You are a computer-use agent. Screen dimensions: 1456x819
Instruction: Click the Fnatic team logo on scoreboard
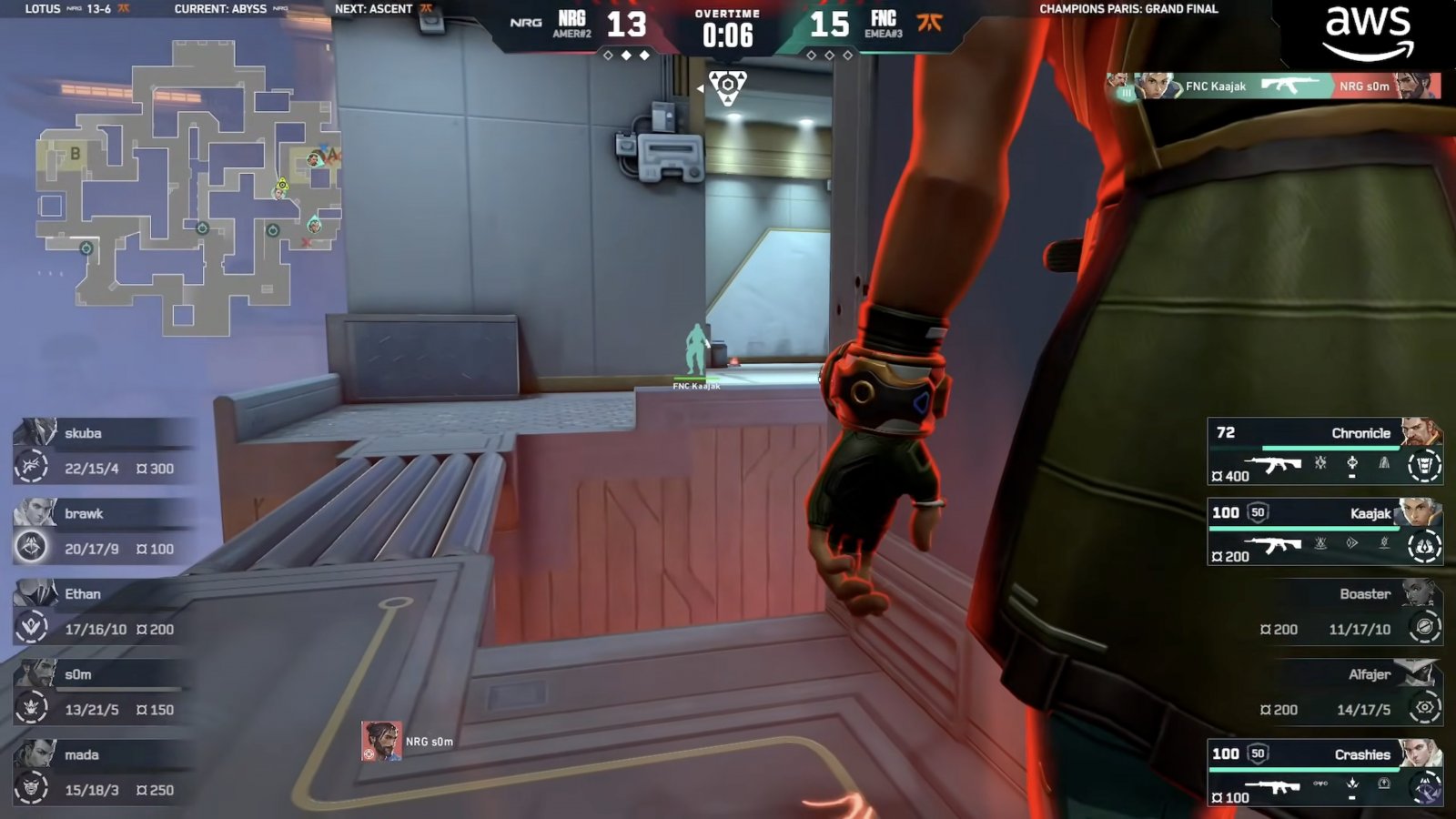pyautogui.click(x=929, y=23)
